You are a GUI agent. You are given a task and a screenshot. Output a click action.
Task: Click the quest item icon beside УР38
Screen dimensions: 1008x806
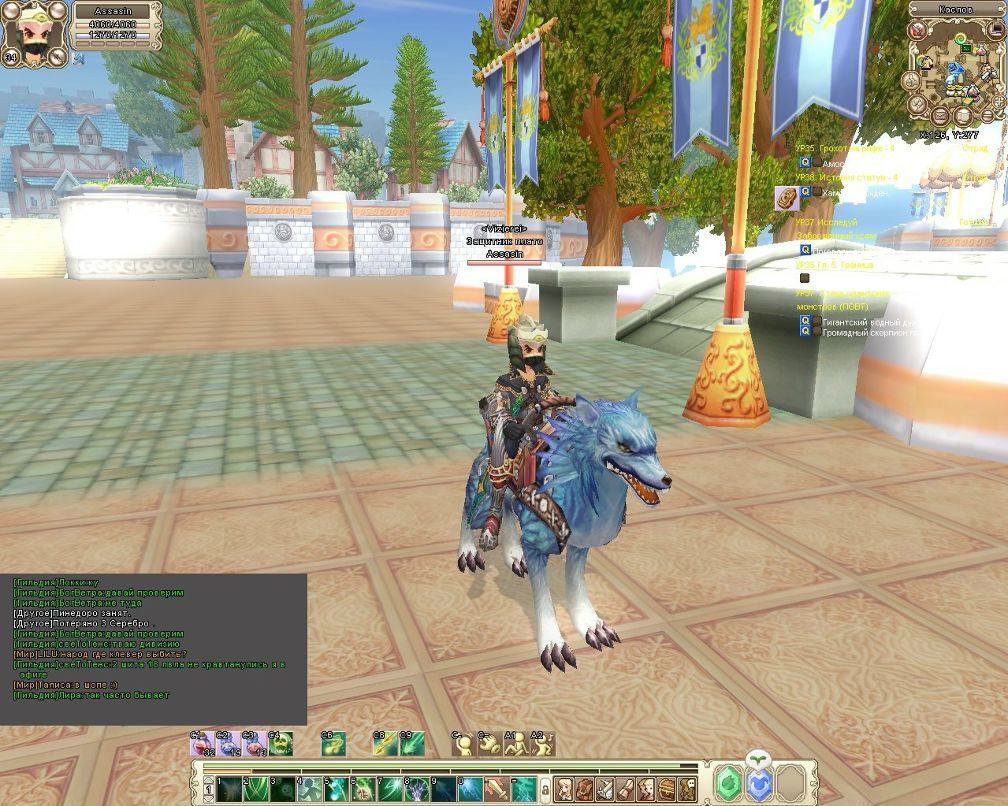[x=786, y=196]
